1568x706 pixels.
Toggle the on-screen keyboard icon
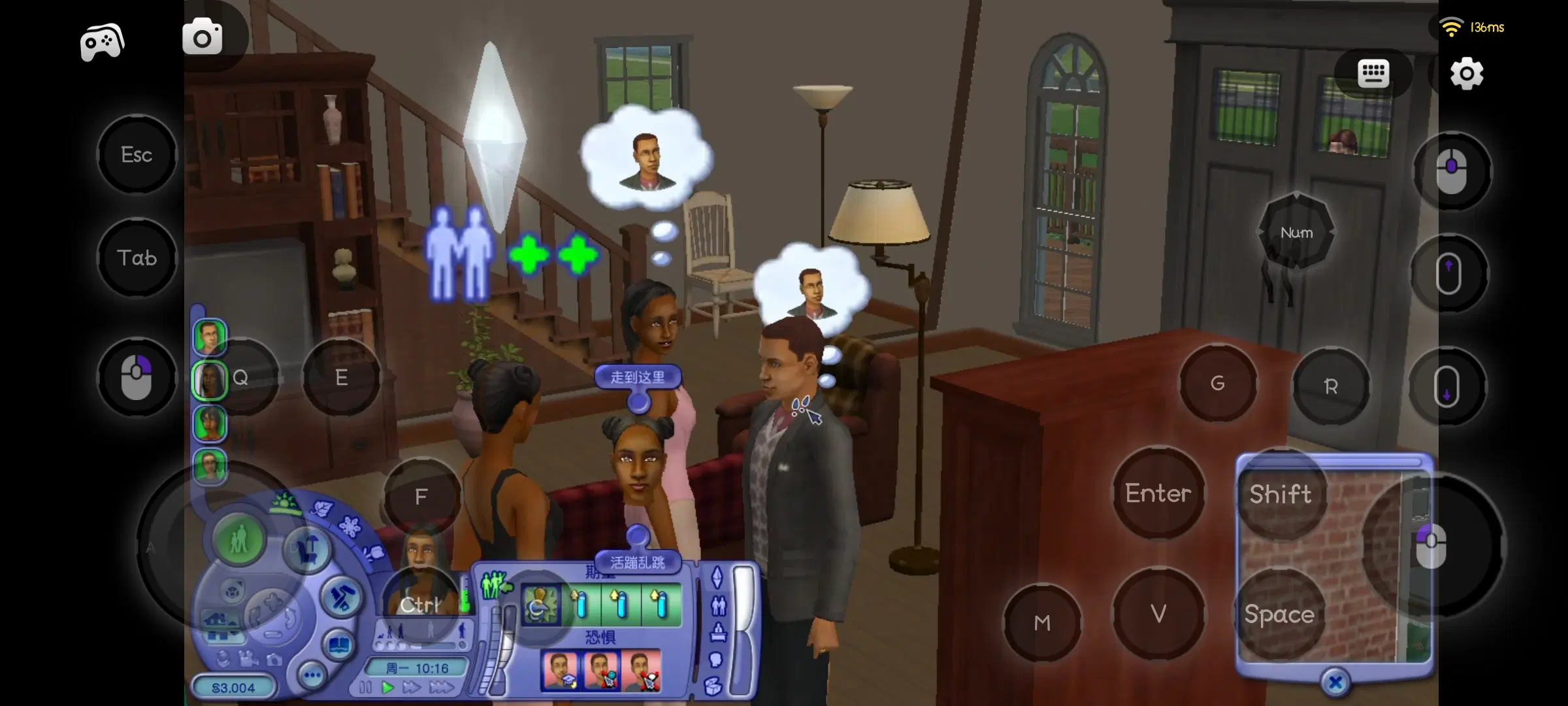click(x=1375, y=74)
